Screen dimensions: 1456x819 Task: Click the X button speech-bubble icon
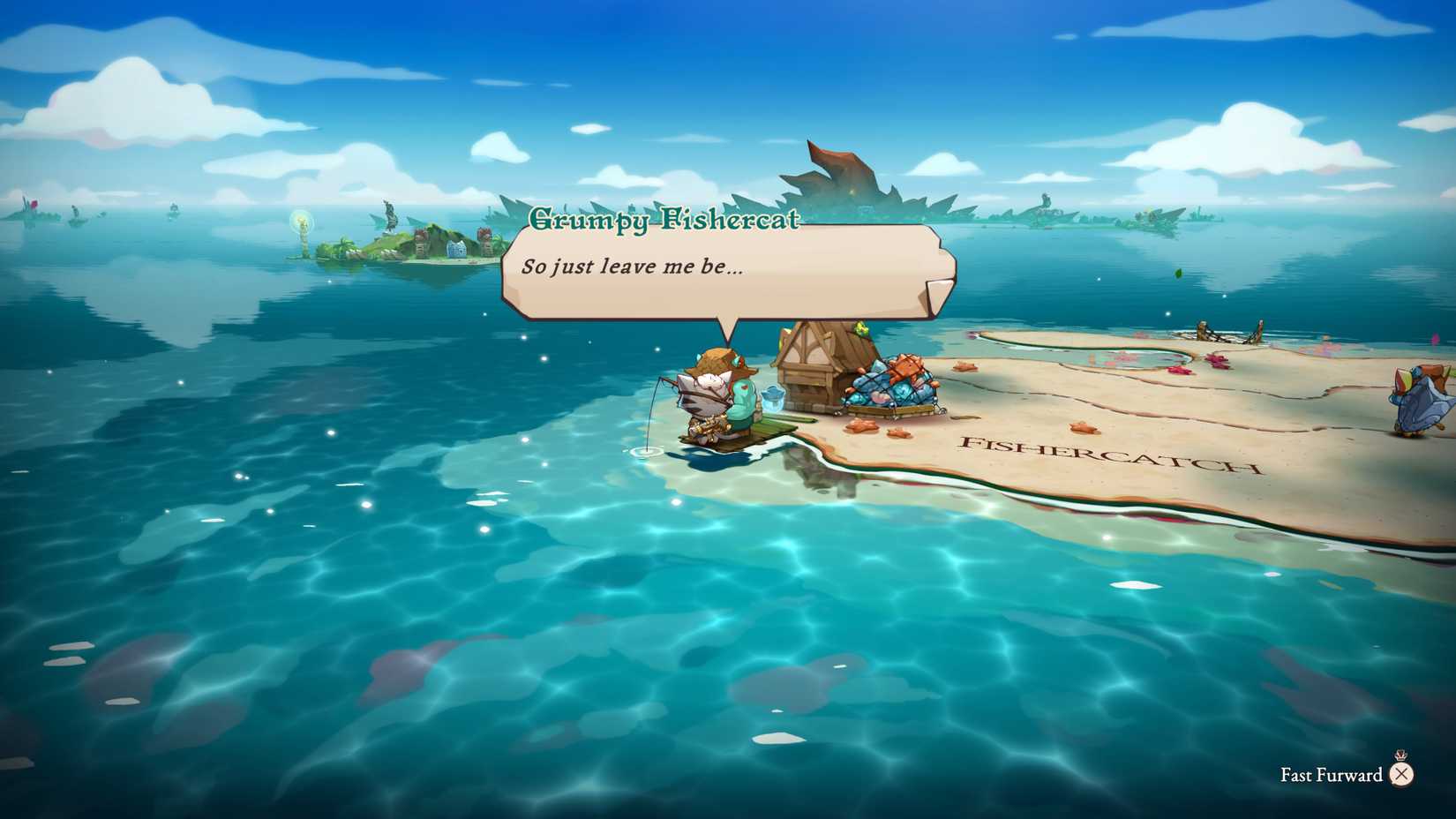[1401, 774]
